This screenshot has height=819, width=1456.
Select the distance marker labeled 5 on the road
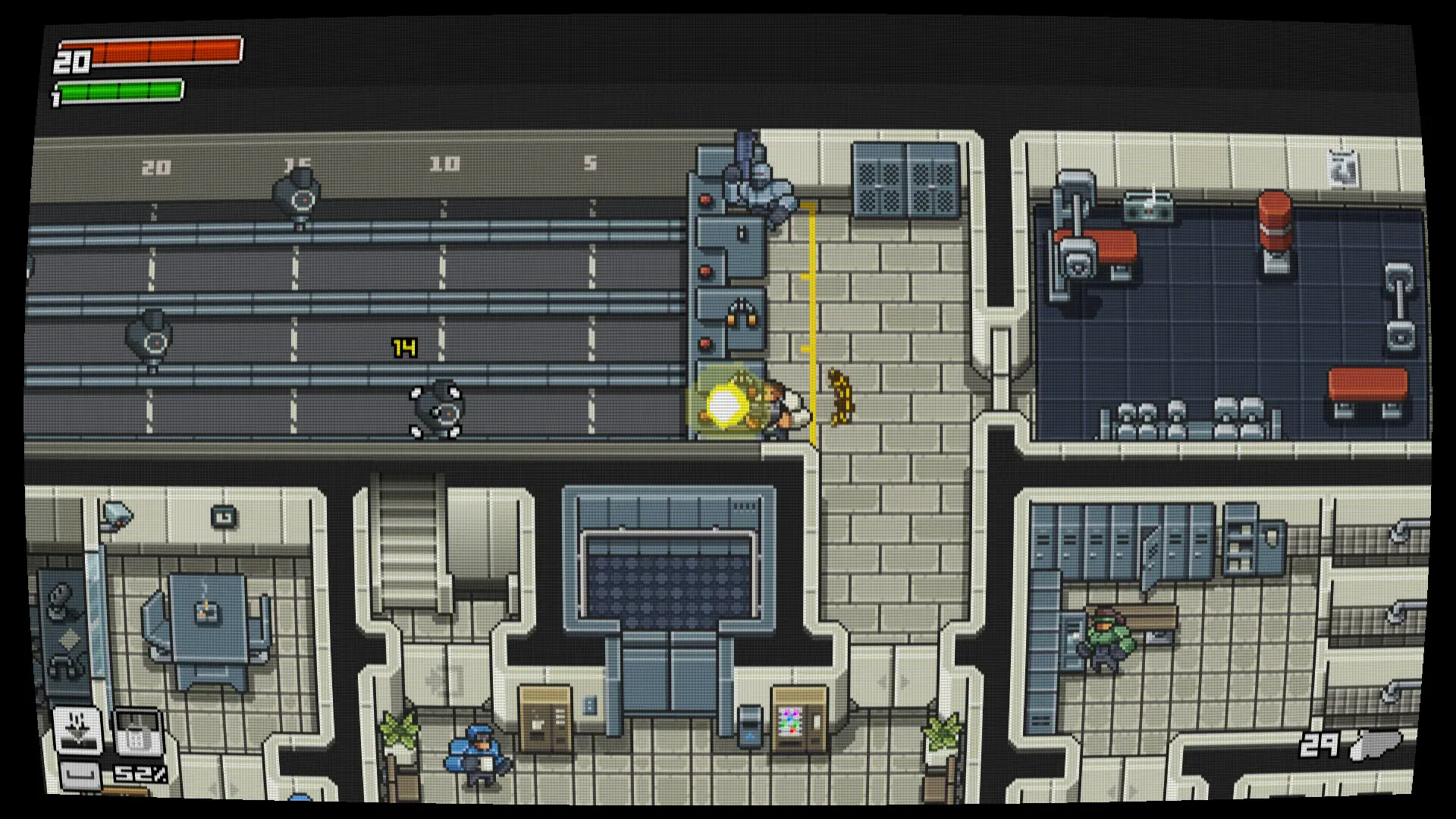coord(588,162)
